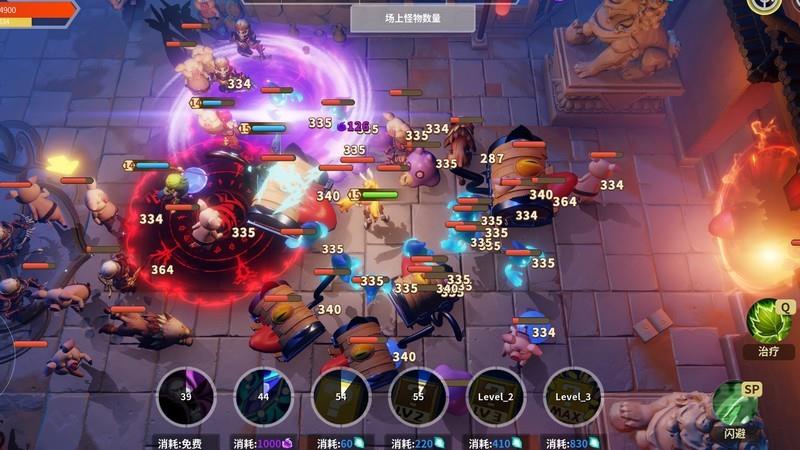Trigger the skill costing 1000 purple gems
Screen dimensions: 800x450
click(263, 397)
